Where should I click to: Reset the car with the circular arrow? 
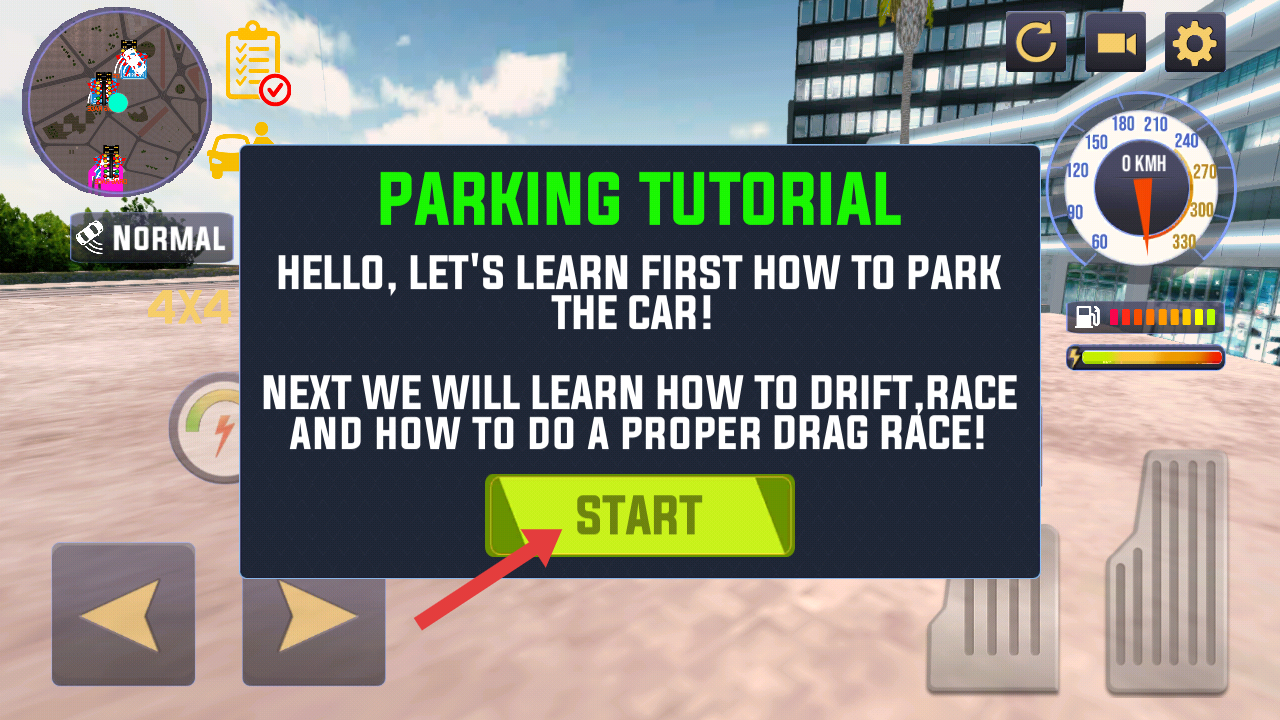coord(1035,43)
